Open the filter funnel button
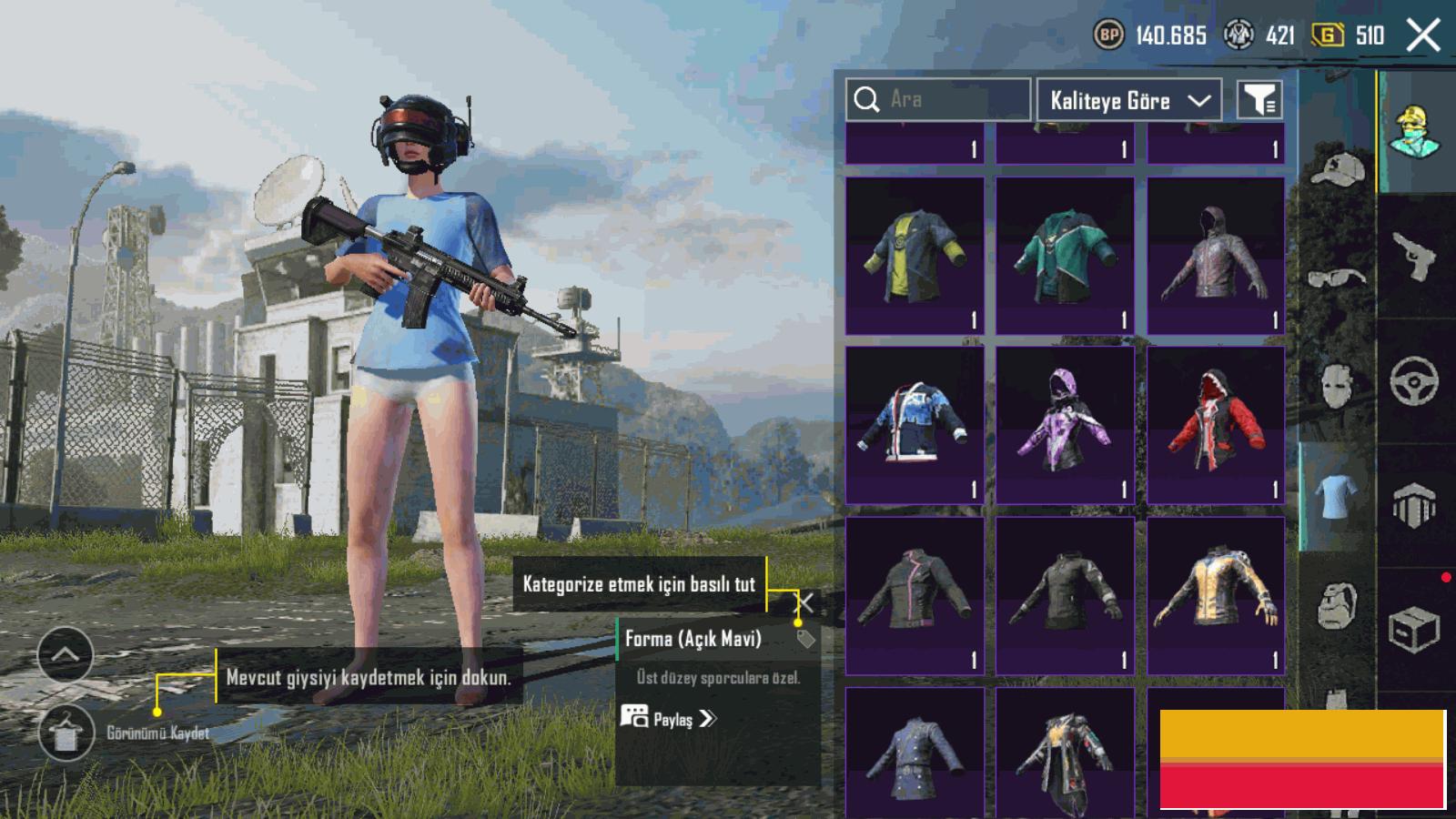The image size is (1456, 819). click(1259, 100)
